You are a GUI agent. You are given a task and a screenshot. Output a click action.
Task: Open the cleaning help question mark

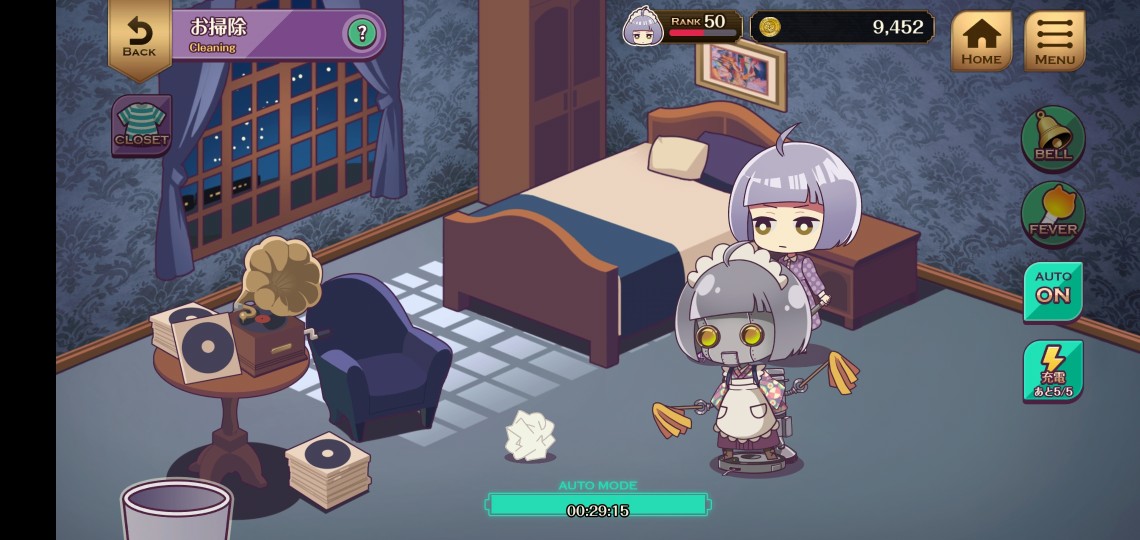(x=362, y=34)
